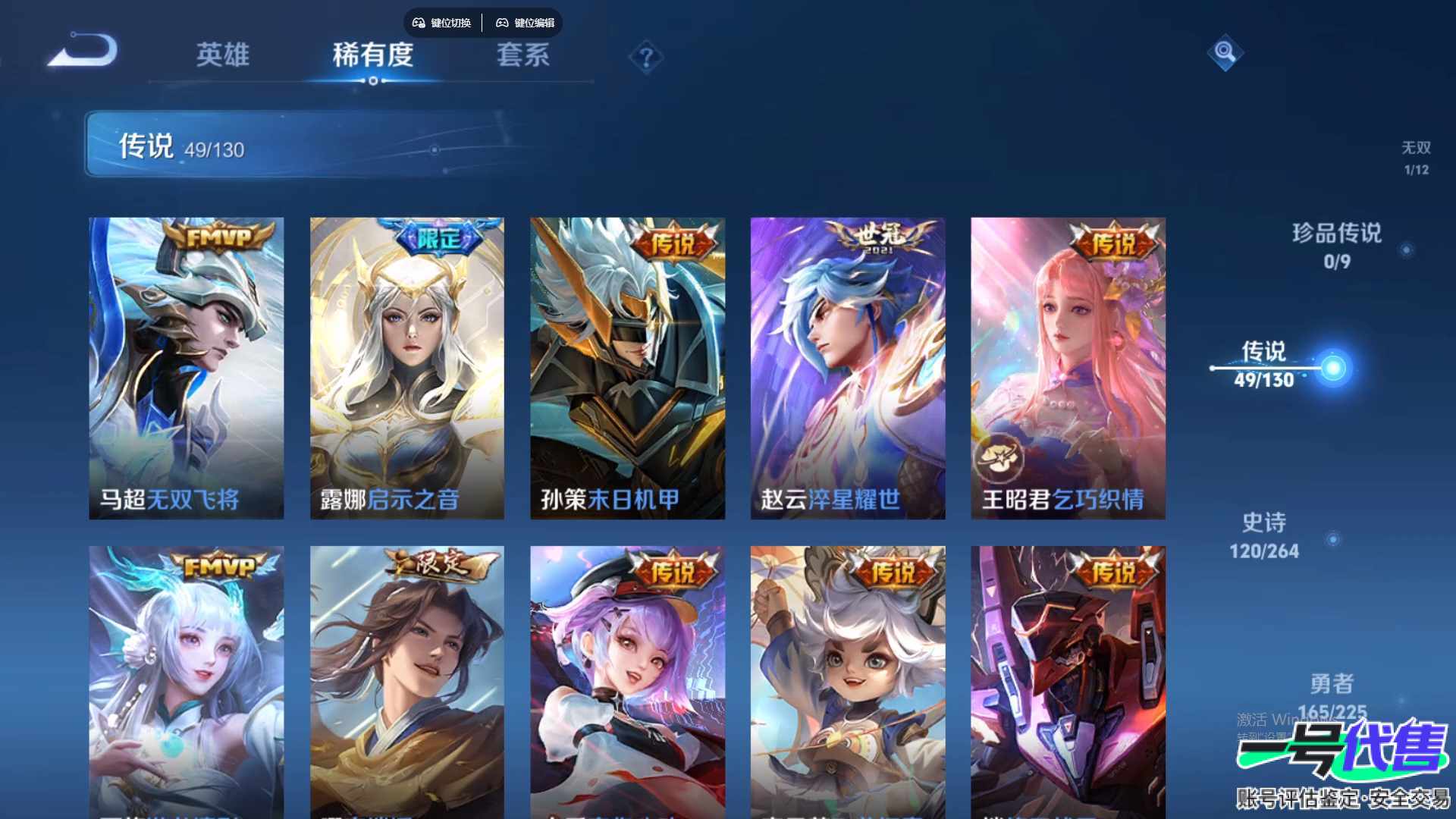This screenshot has height=819, width=1456.
Task: Jump to the 无双 rarity category
Action: coord(1415,157)
